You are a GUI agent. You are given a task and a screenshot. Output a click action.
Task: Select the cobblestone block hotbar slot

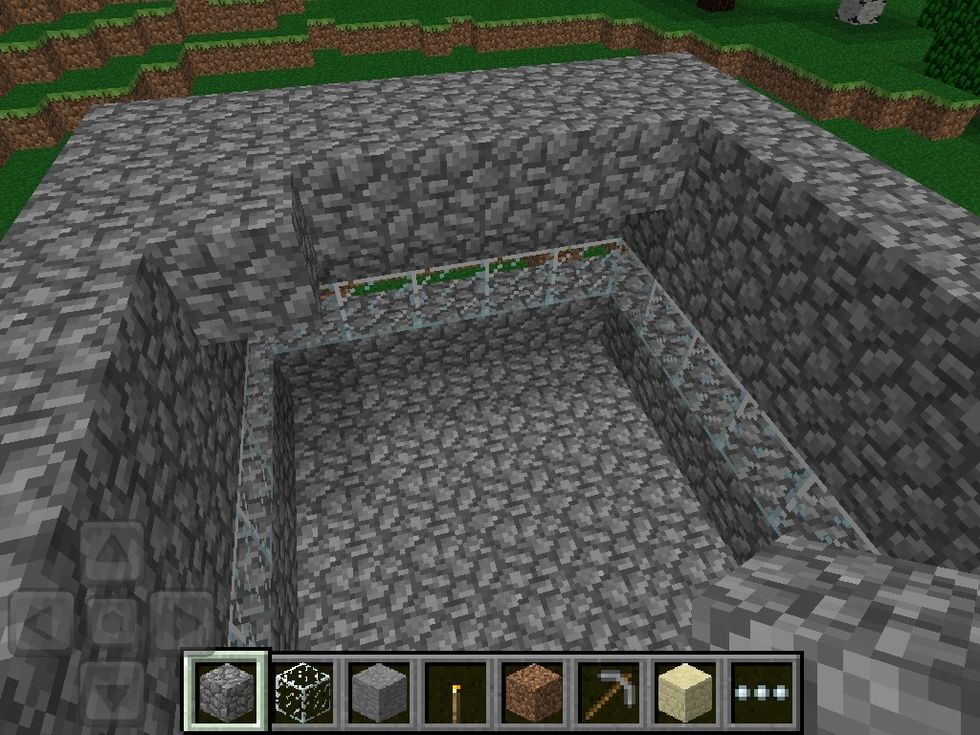pos(225,690)
